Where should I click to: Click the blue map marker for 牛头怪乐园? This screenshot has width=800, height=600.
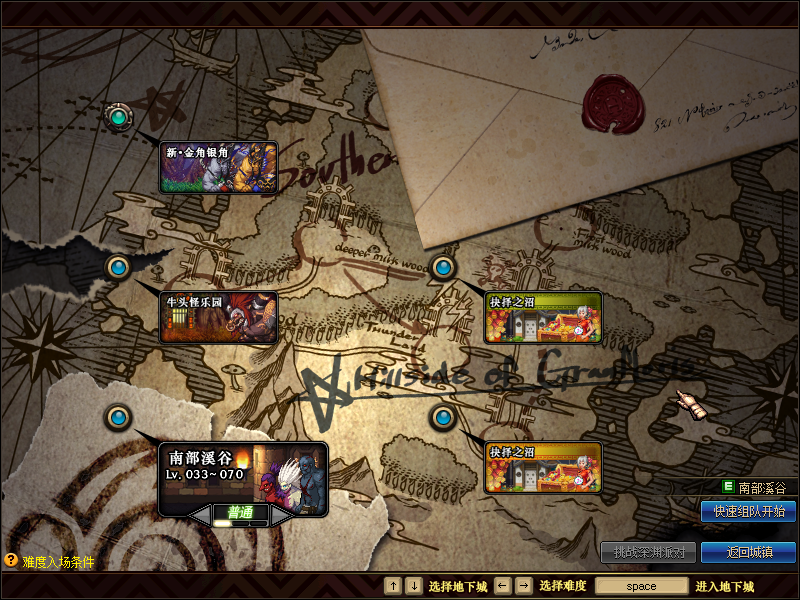(x=119, y=267)
